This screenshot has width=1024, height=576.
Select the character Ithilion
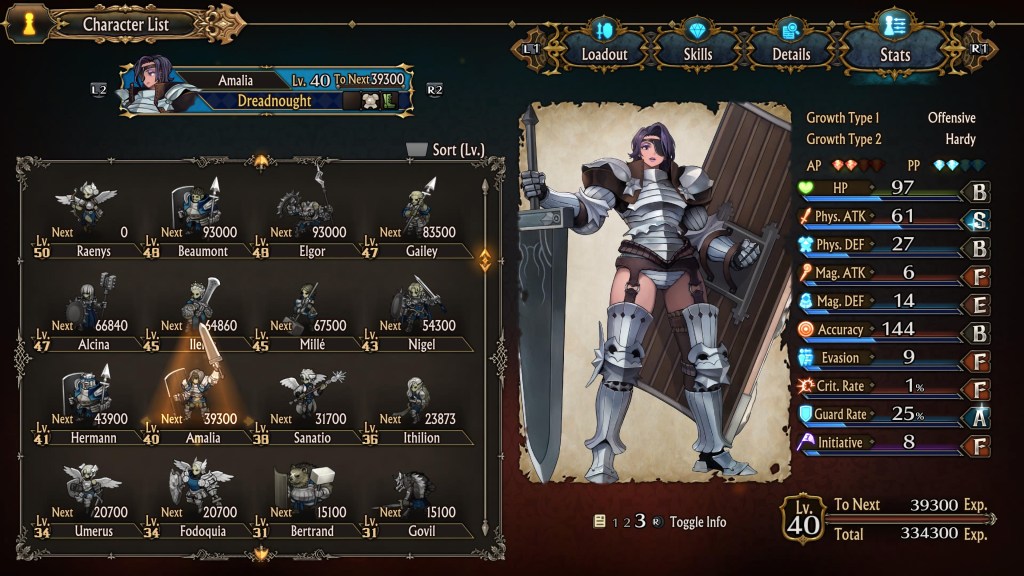[420, 406]
